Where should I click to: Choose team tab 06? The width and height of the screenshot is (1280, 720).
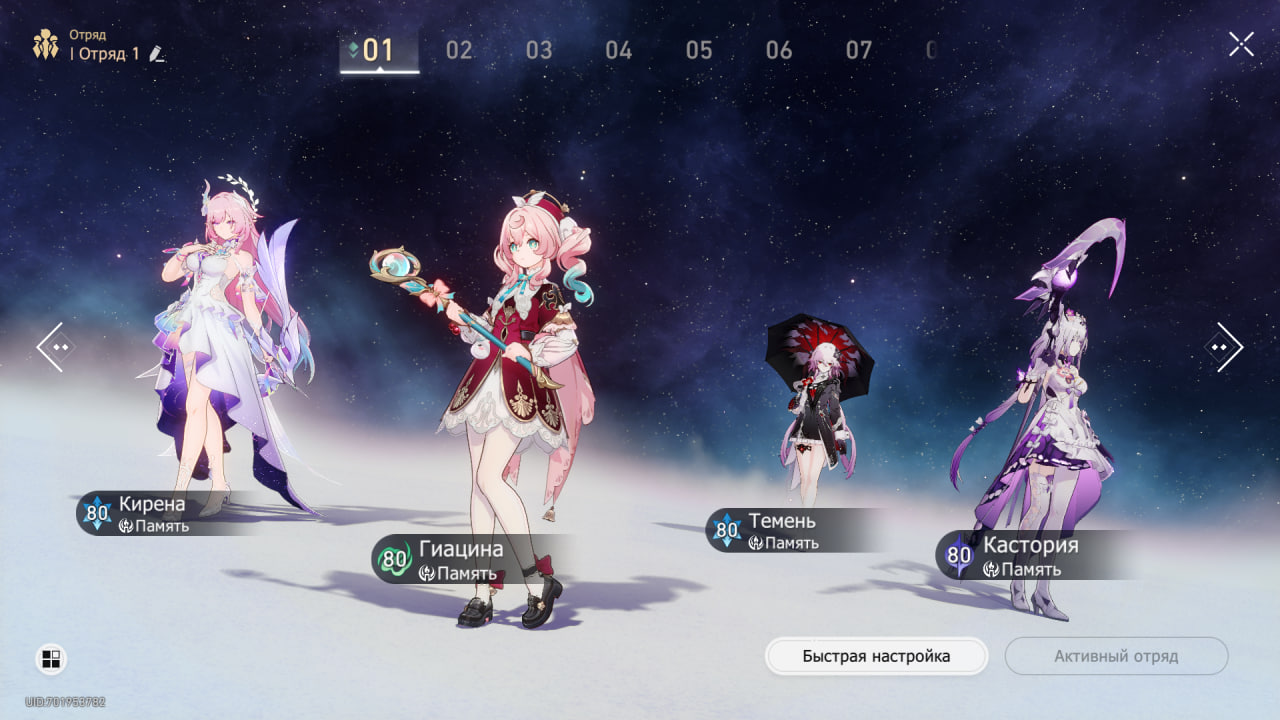pos(779,50)
